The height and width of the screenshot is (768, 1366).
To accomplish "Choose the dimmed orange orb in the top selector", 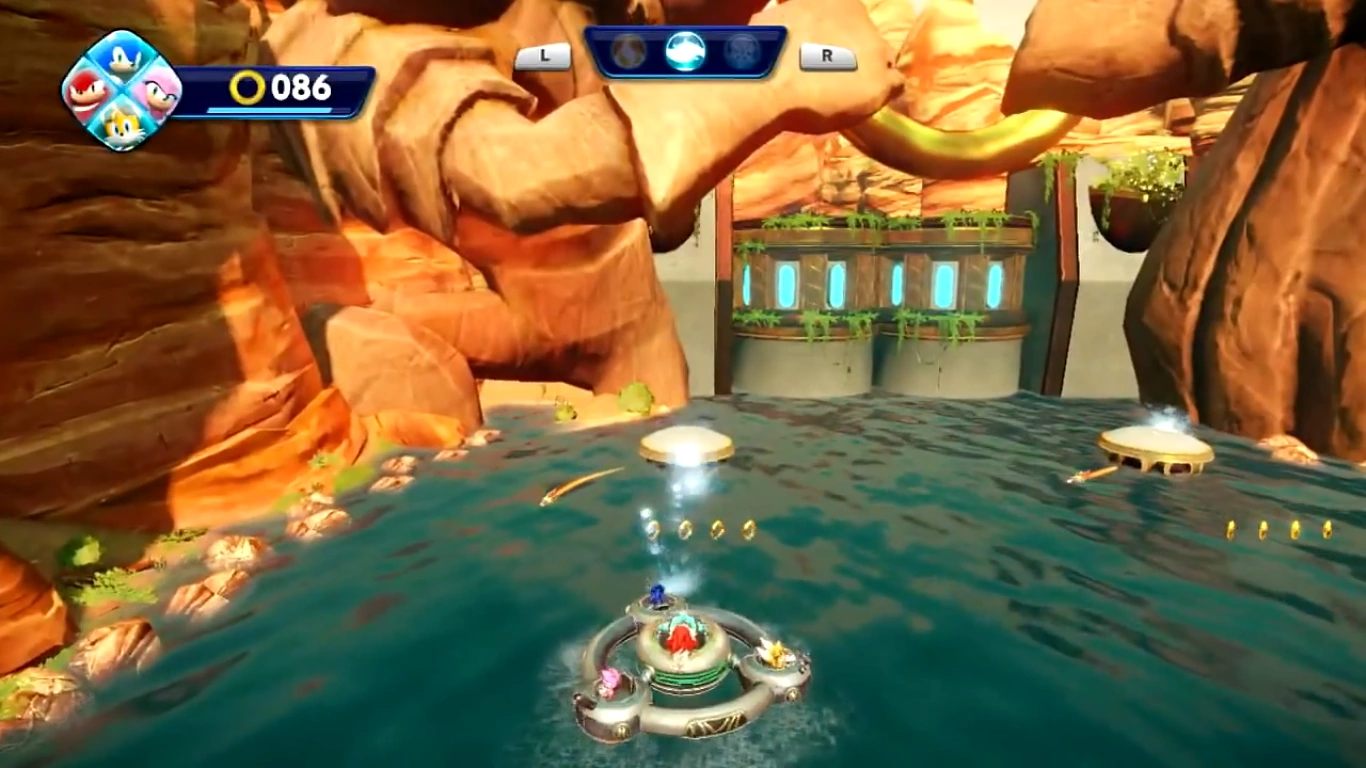I will tap(629, 52).
